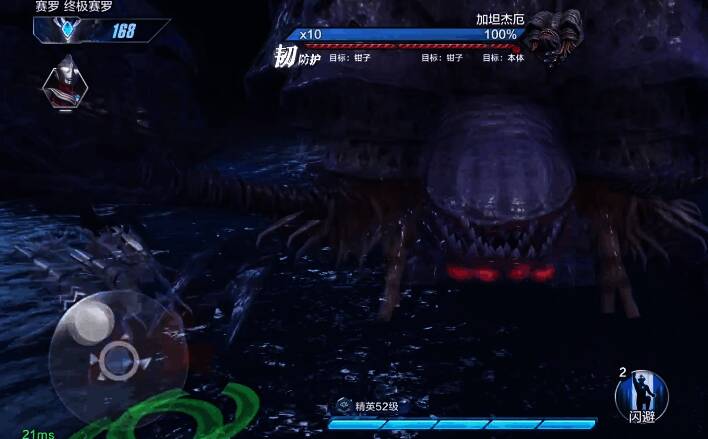Click the virtual joystick's center knob
This screenshot has height=439, width=708.
tap(118, 357)
